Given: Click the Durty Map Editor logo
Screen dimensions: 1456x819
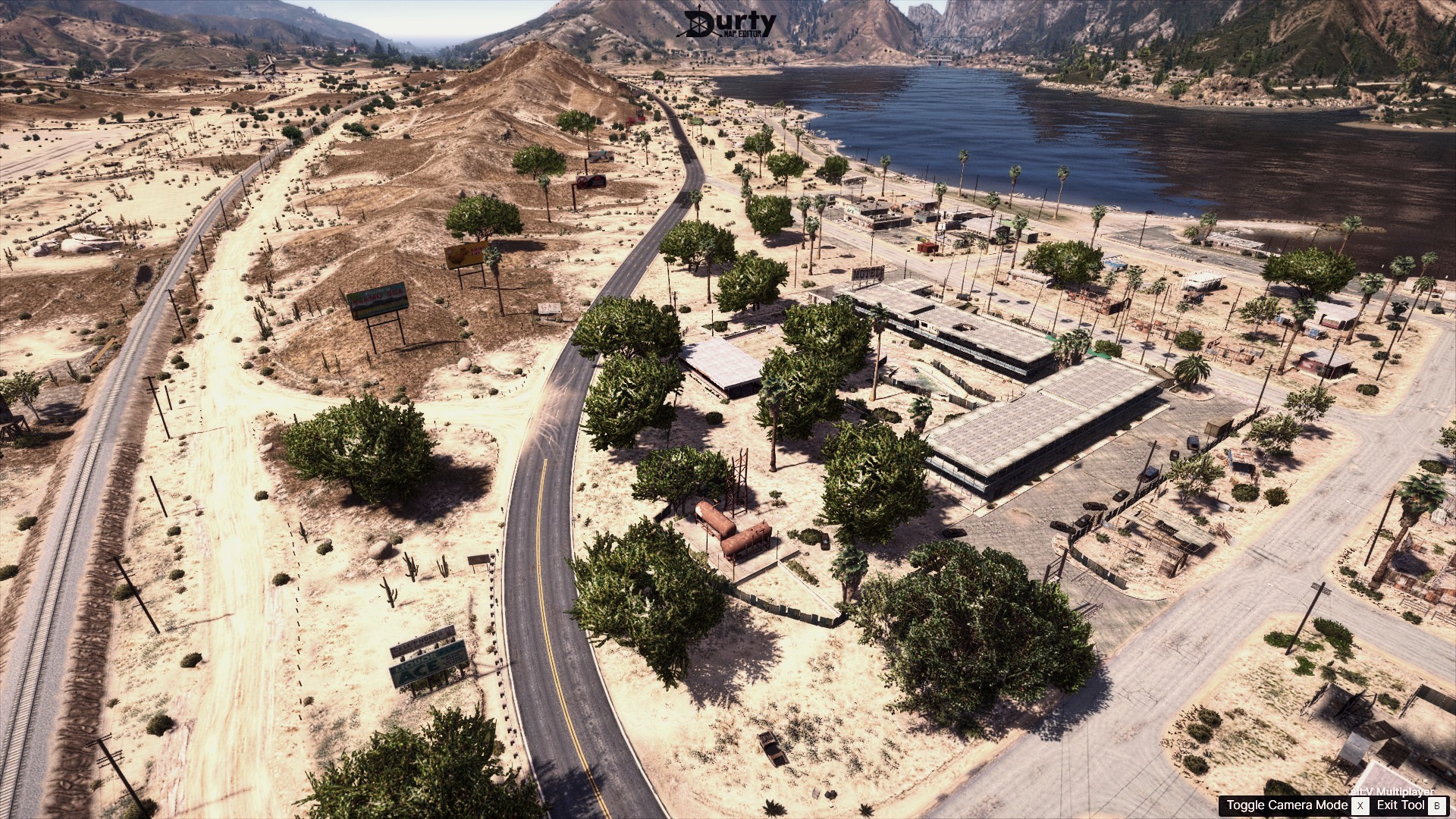Looking at the screenshot, I should pyautogui.click(x=728, y=23).
